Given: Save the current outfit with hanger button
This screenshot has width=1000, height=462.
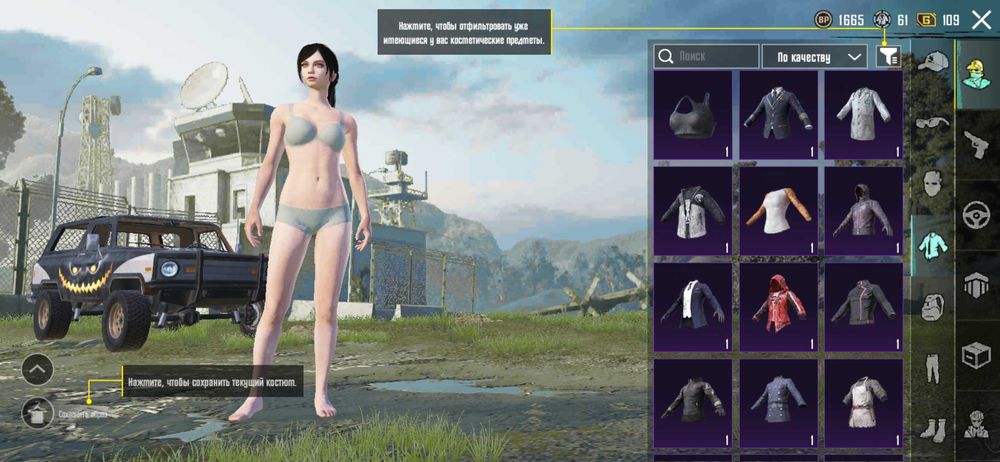Looking at the screenshot, I should [37, 410].
